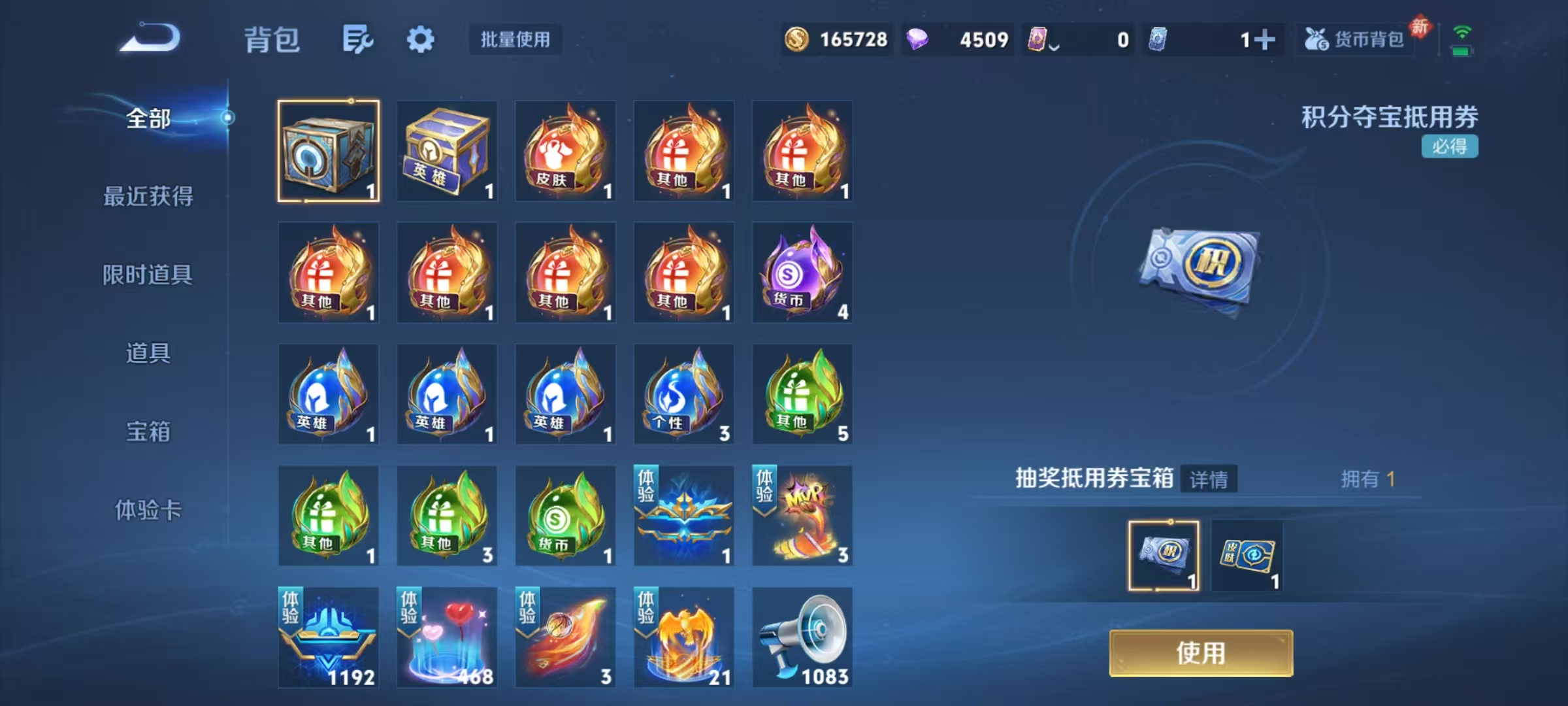
Task: Select the 皮肤 skin voucher thumbnail in chest preview
Action: pyautogui.click(x=1247, y=555)
